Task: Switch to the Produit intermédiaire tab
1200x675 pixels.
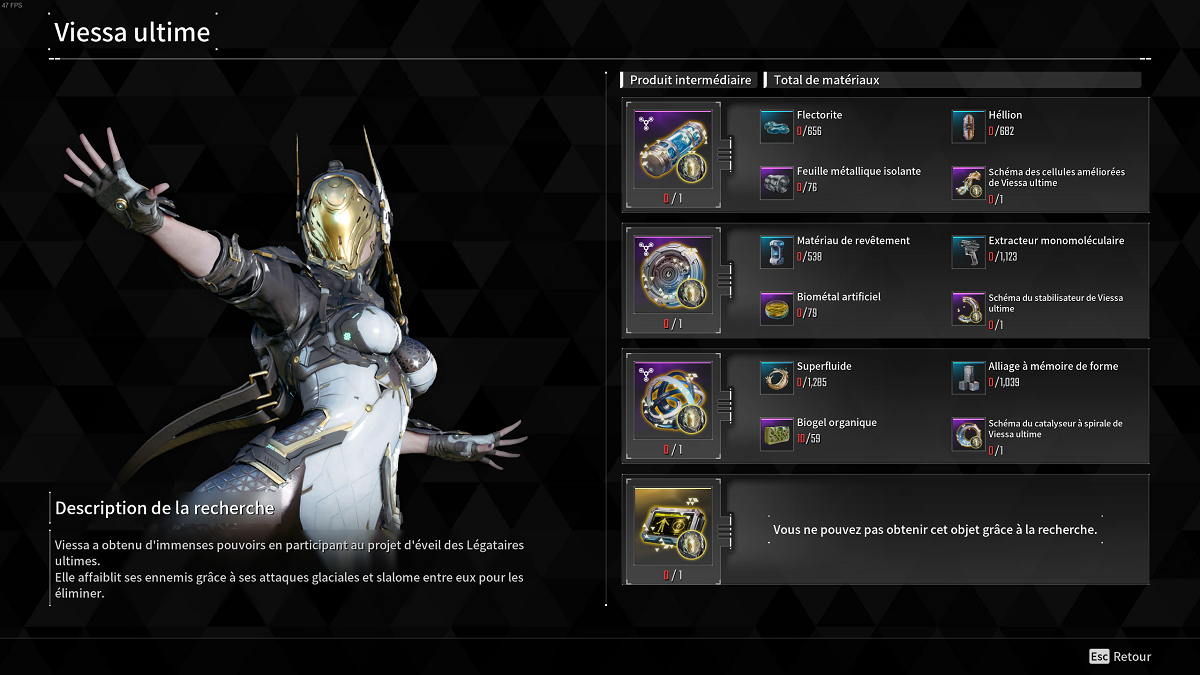Action: pos(690,80)
